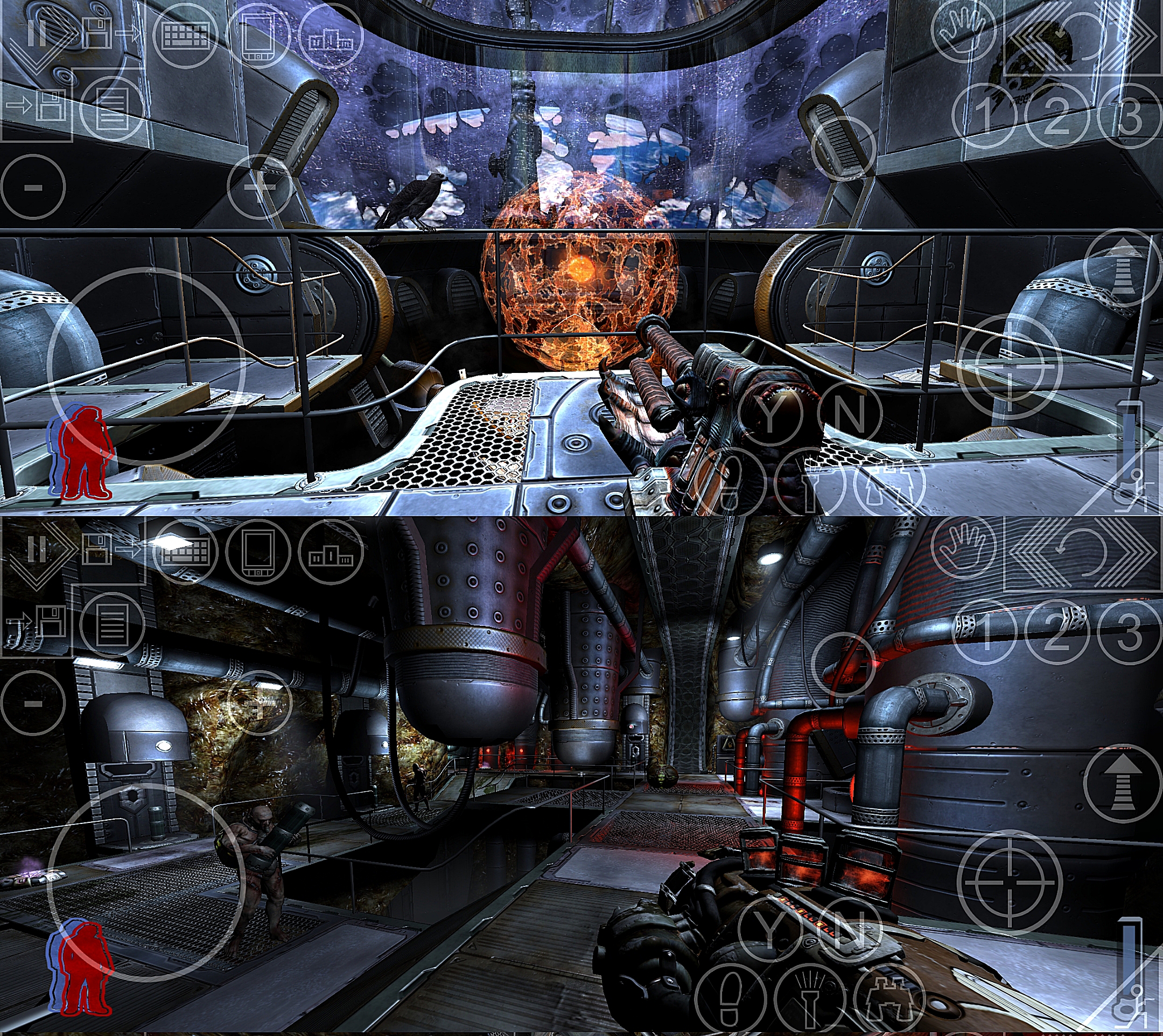Tap the jump arrow in the orange sphere scene
The width and height of the screenshot is (1163, 1036).
1116,266
